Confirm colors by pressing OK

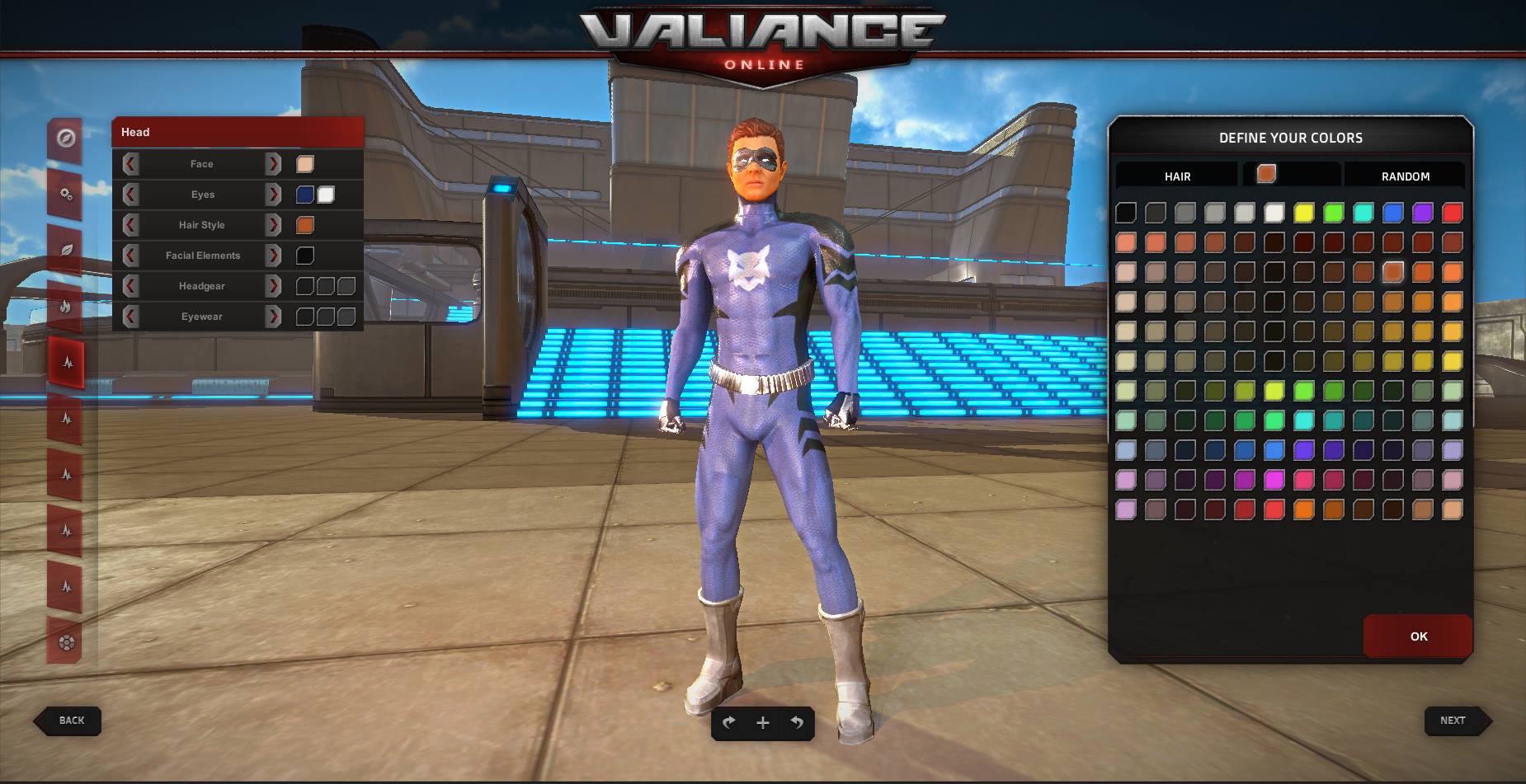[x=1418, y=636]
